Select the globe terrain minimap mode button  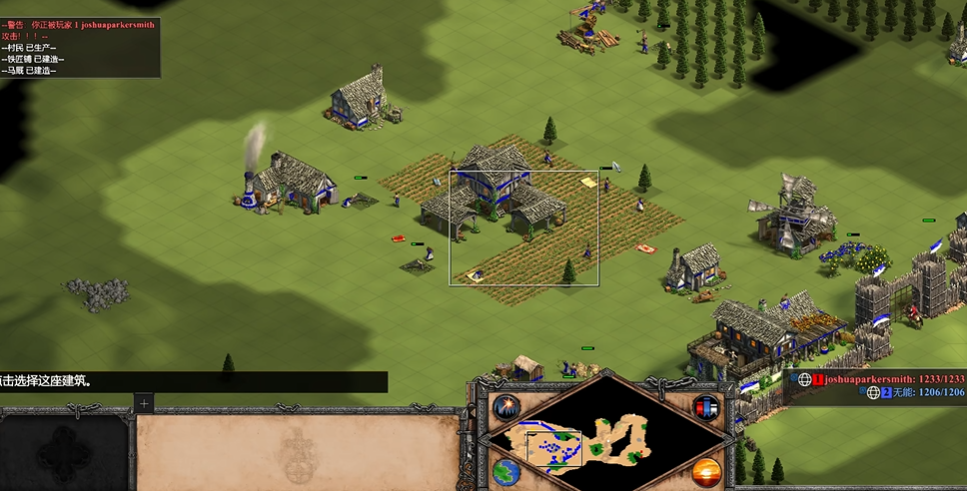506,470
